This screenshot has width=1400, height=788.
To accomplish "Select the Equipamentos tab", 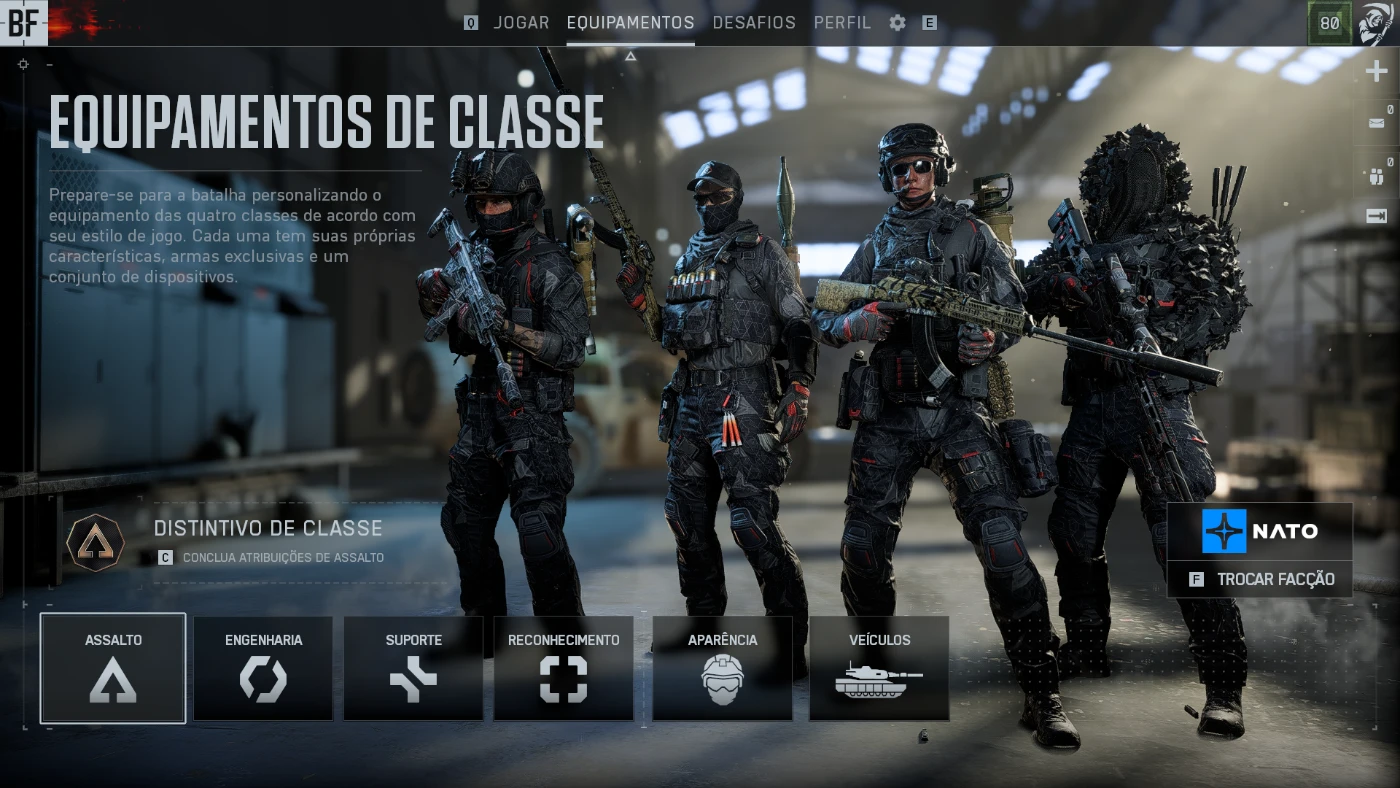I will point(630,22).
